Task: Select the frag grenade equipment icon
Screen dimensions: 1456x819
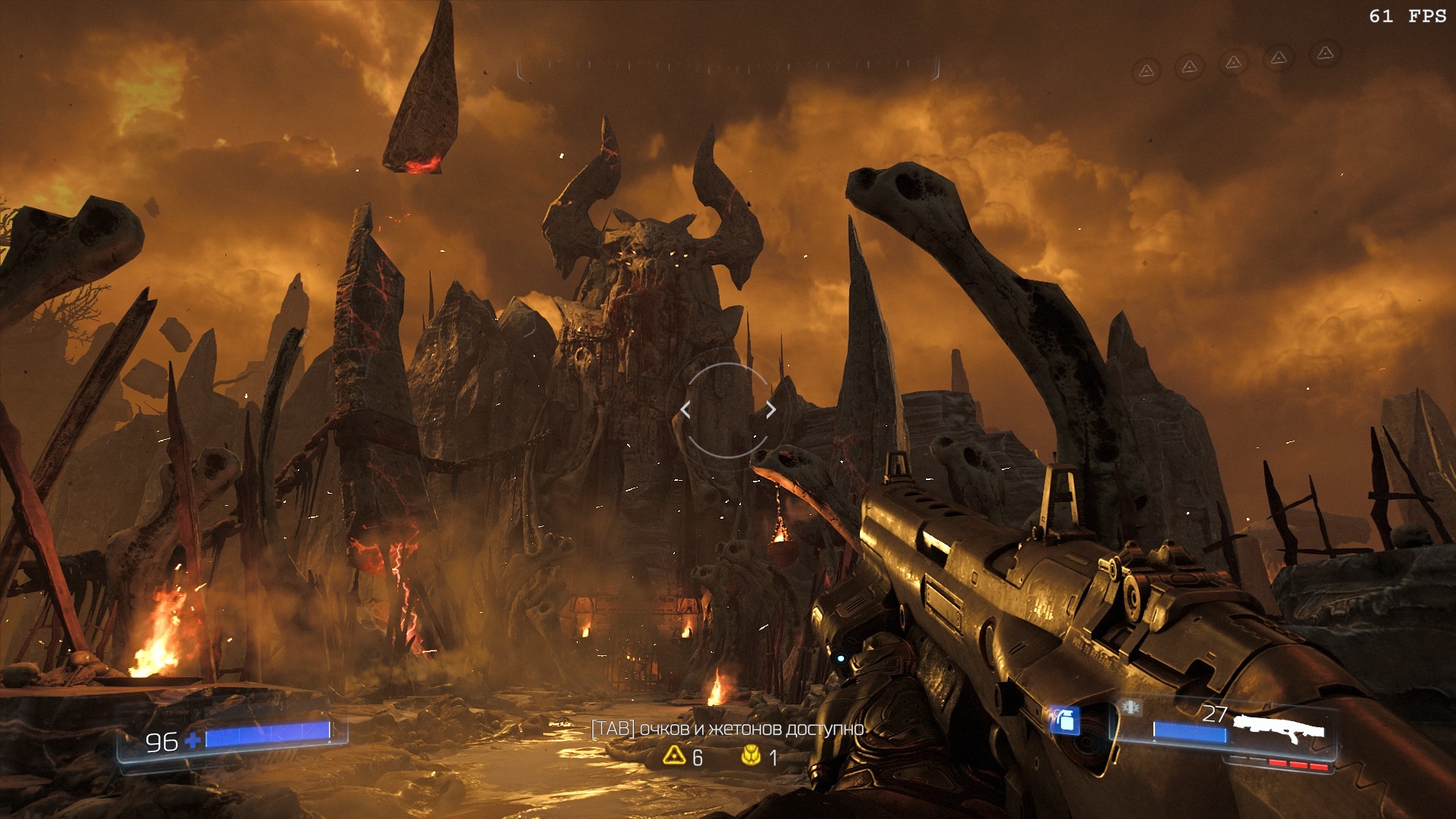Action: point(1065,720)
